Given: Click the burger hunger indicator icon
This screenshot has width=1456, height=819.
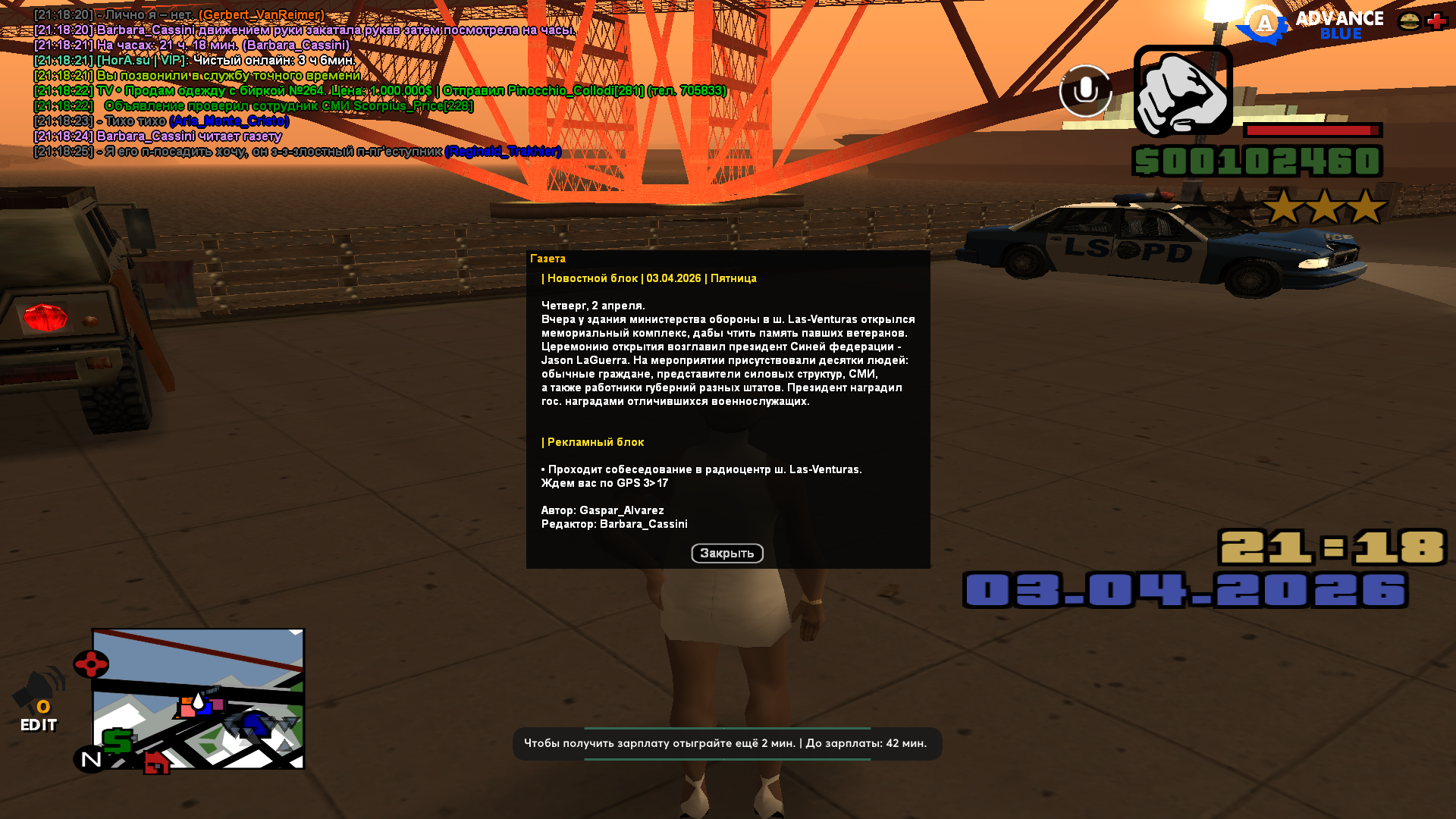Looking at the screenshot, I should (x=1408, y=19).
